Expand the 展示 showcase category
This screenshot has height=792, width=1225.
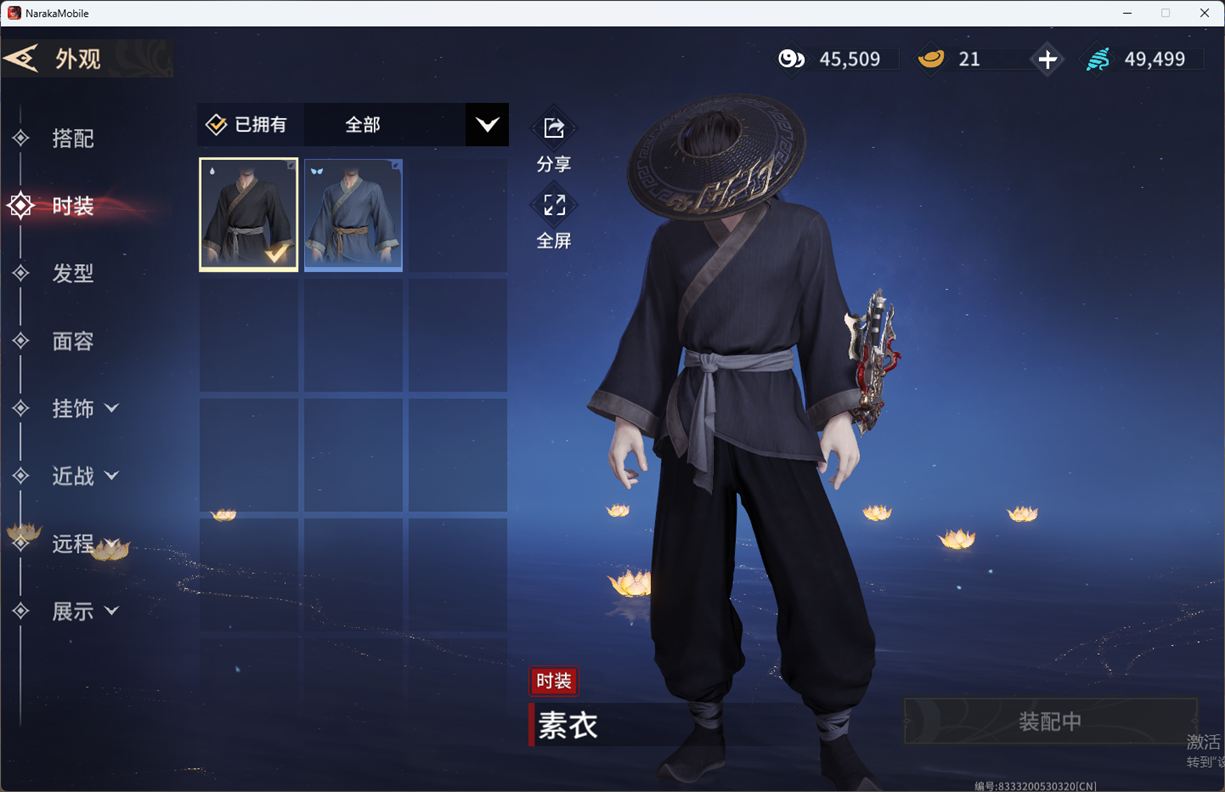coord(85,611)
